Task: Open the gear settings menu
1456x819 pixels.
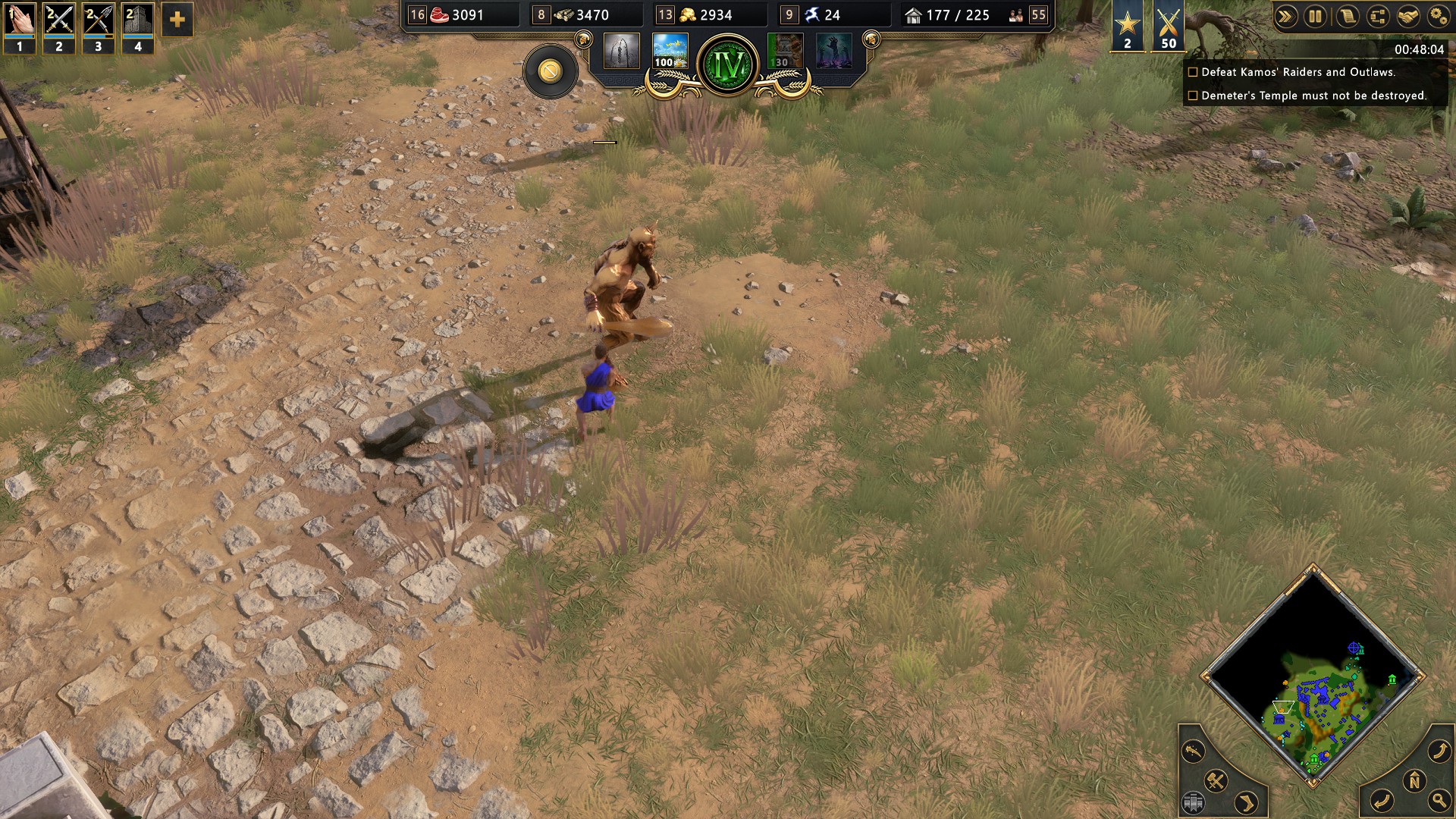Action: (1439, 17)
